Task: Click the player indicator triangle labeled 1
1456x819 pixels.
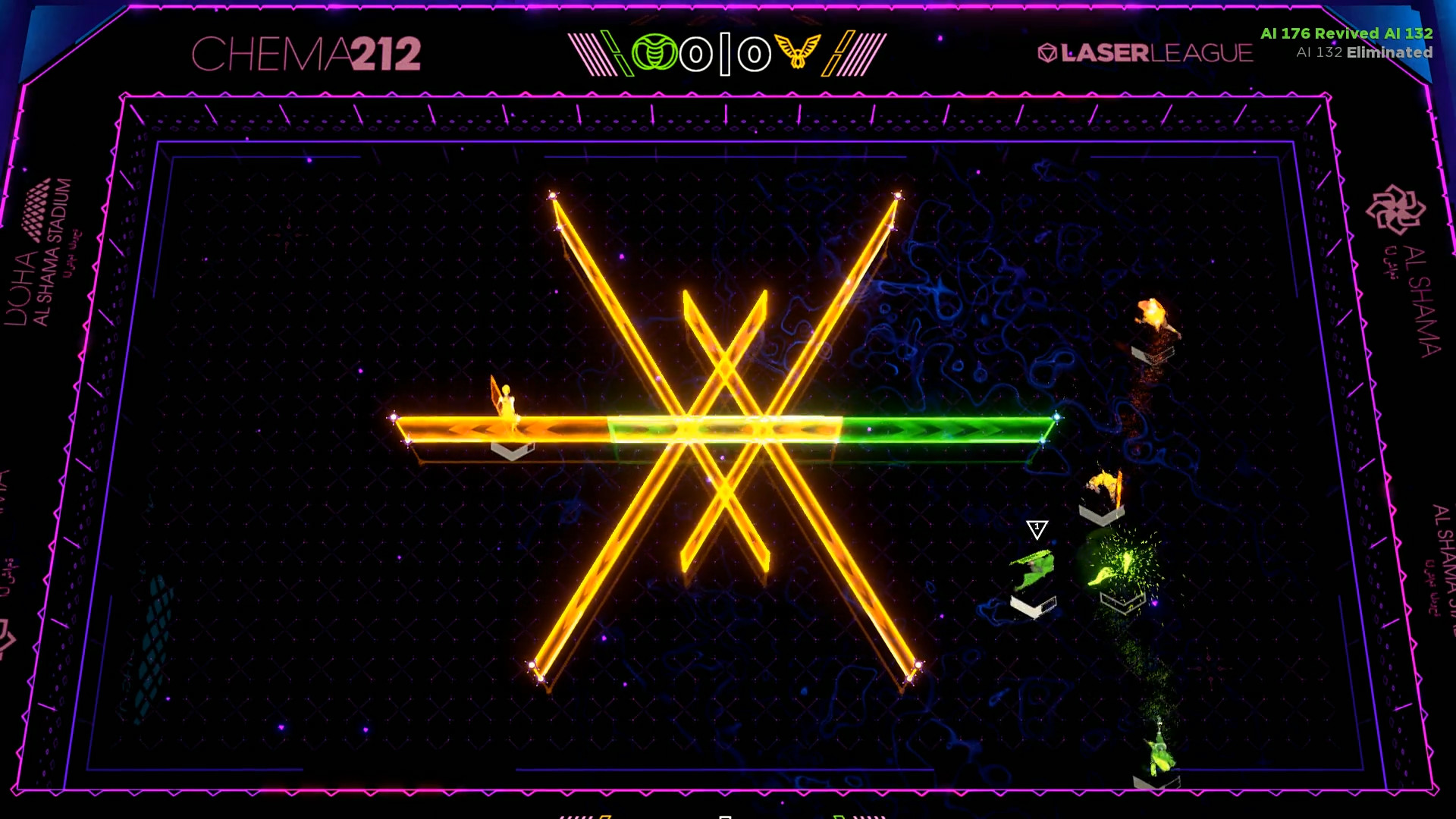Action: (x=1037, y=529)
